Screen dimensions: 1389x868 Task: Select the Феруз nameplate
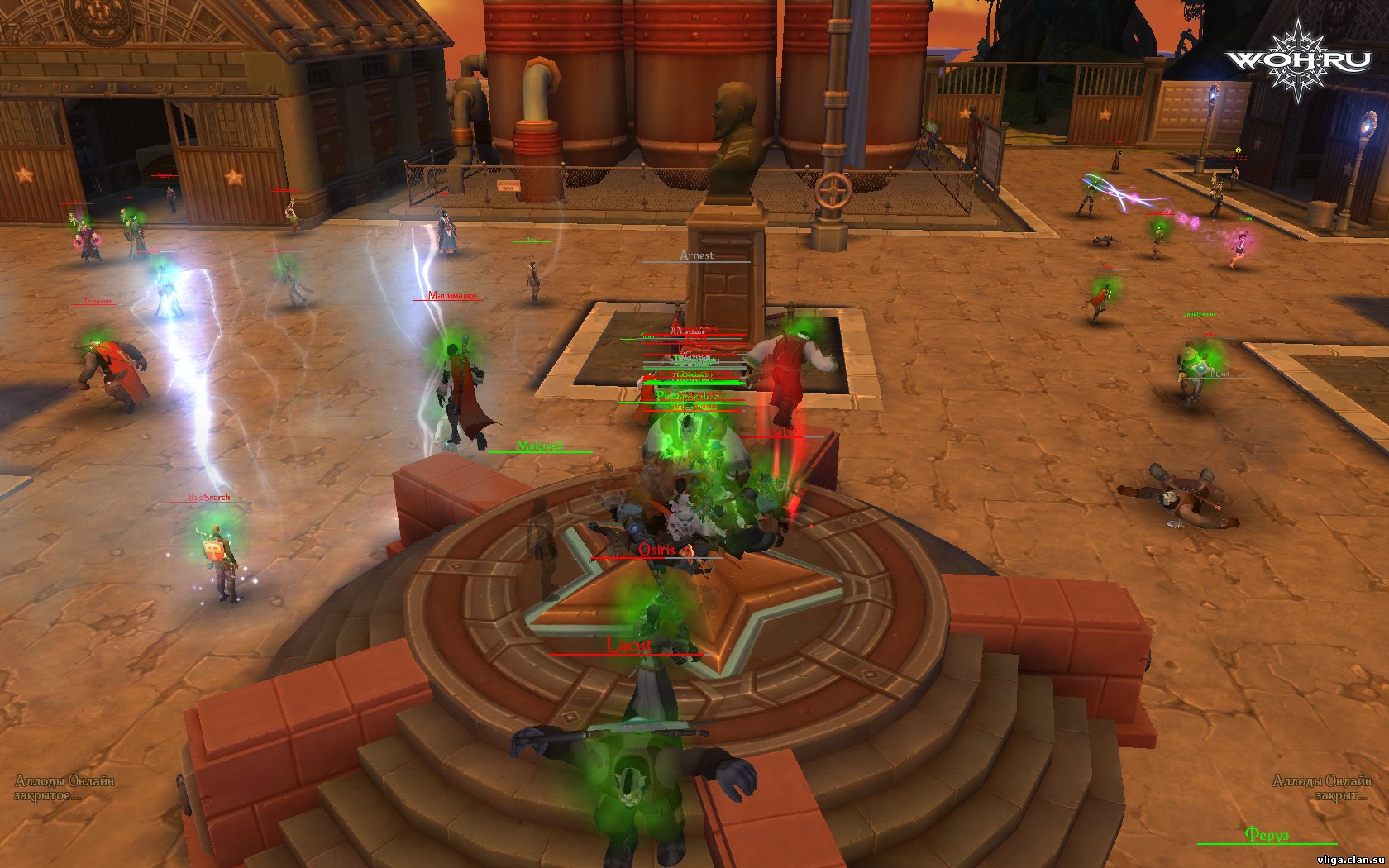1266,834
